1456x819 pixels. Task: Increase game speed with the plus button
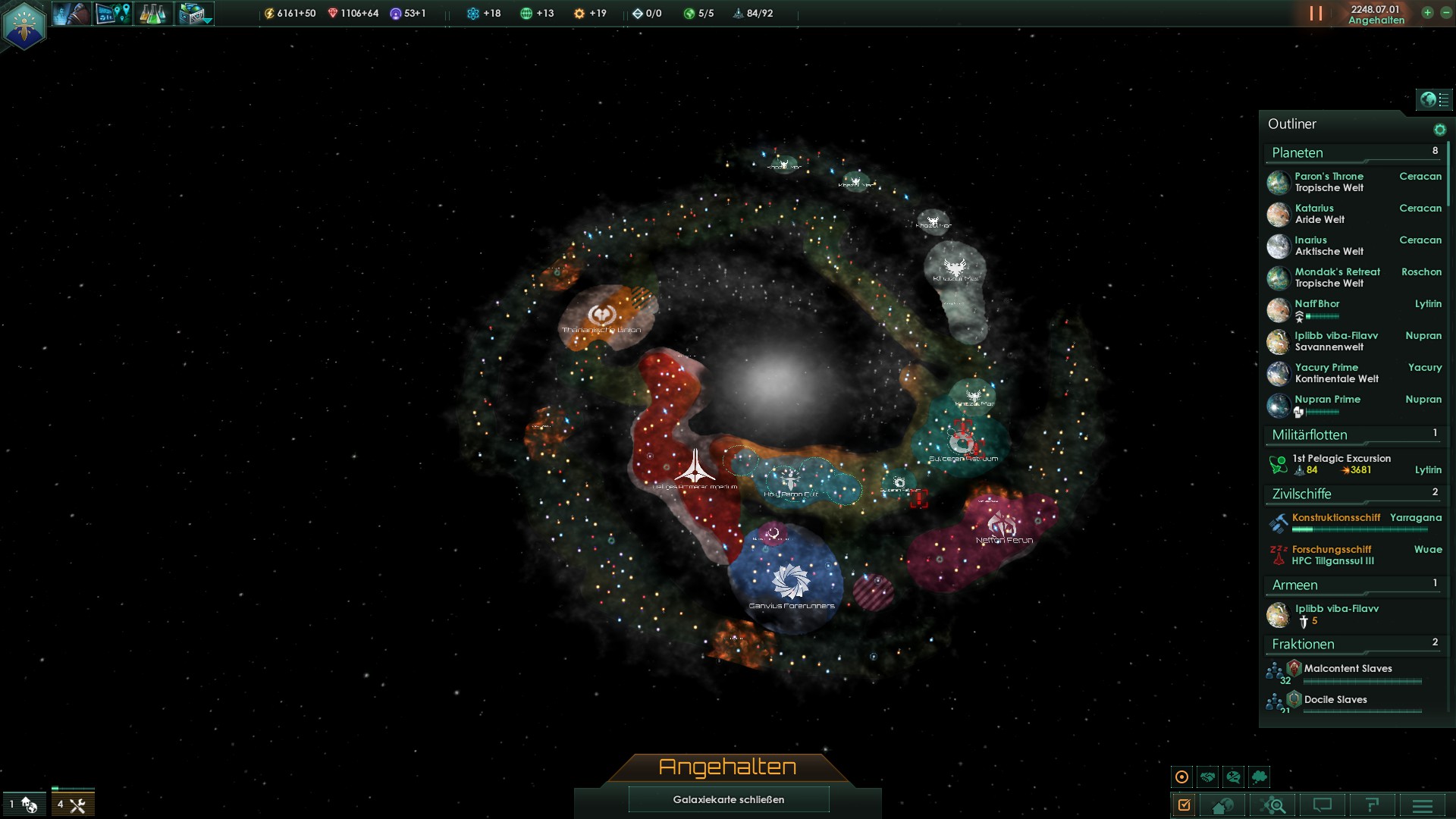tap(1427, 13)
